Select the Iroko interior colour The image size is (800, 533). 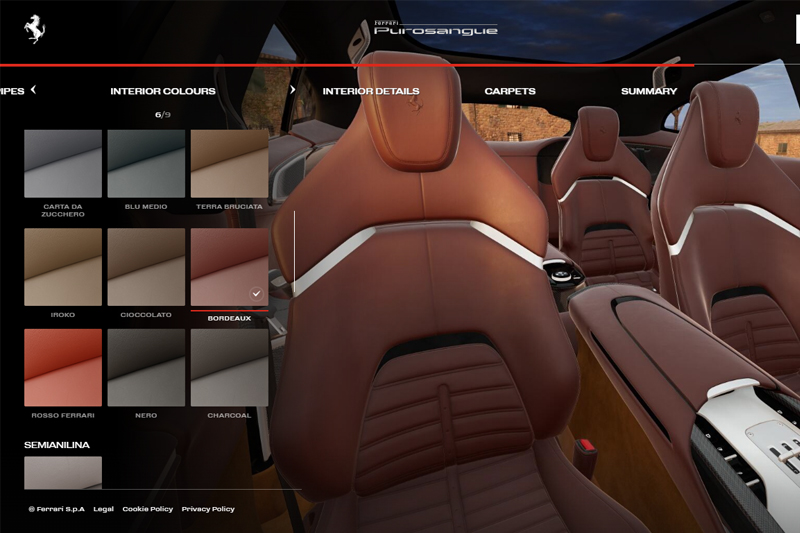pyautogui.click(x=63, y=266)
